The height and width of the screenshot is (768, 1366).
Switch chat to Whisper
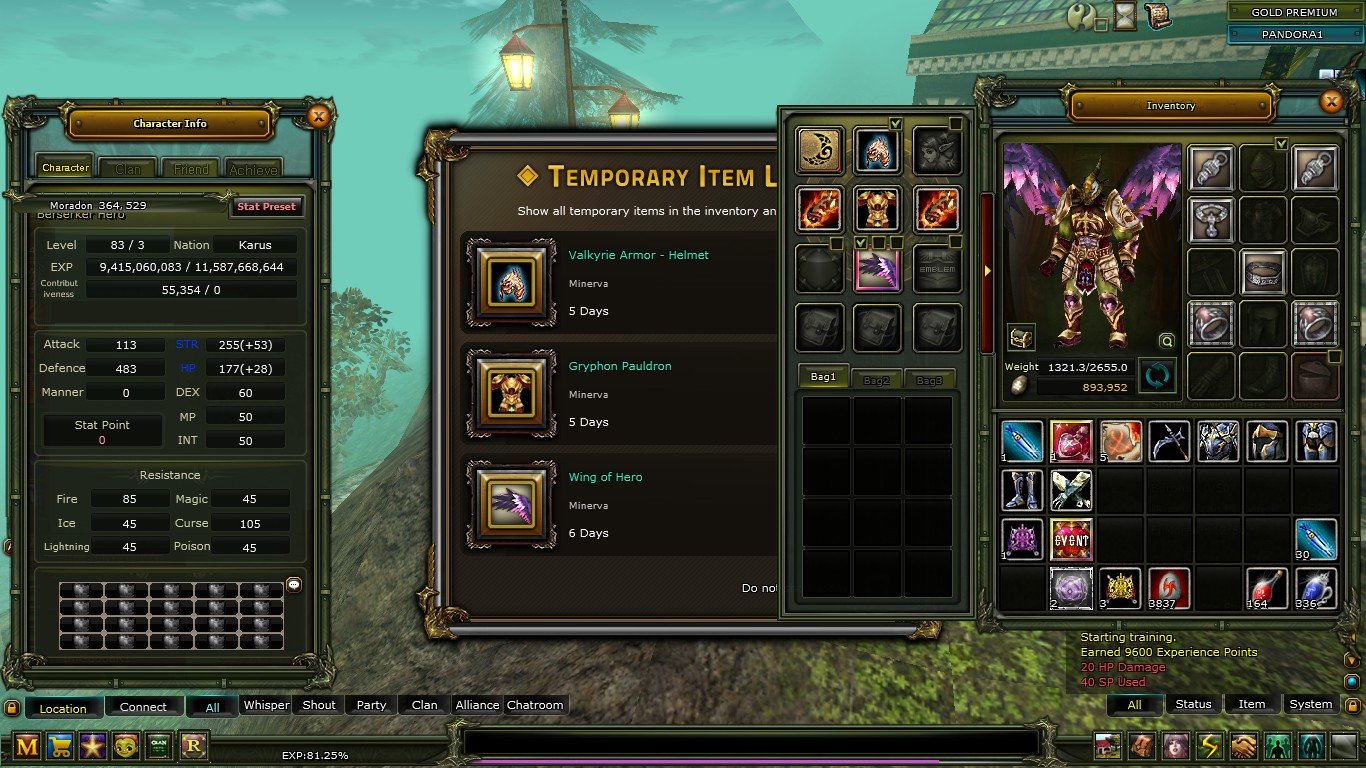[x=266, y=705]
